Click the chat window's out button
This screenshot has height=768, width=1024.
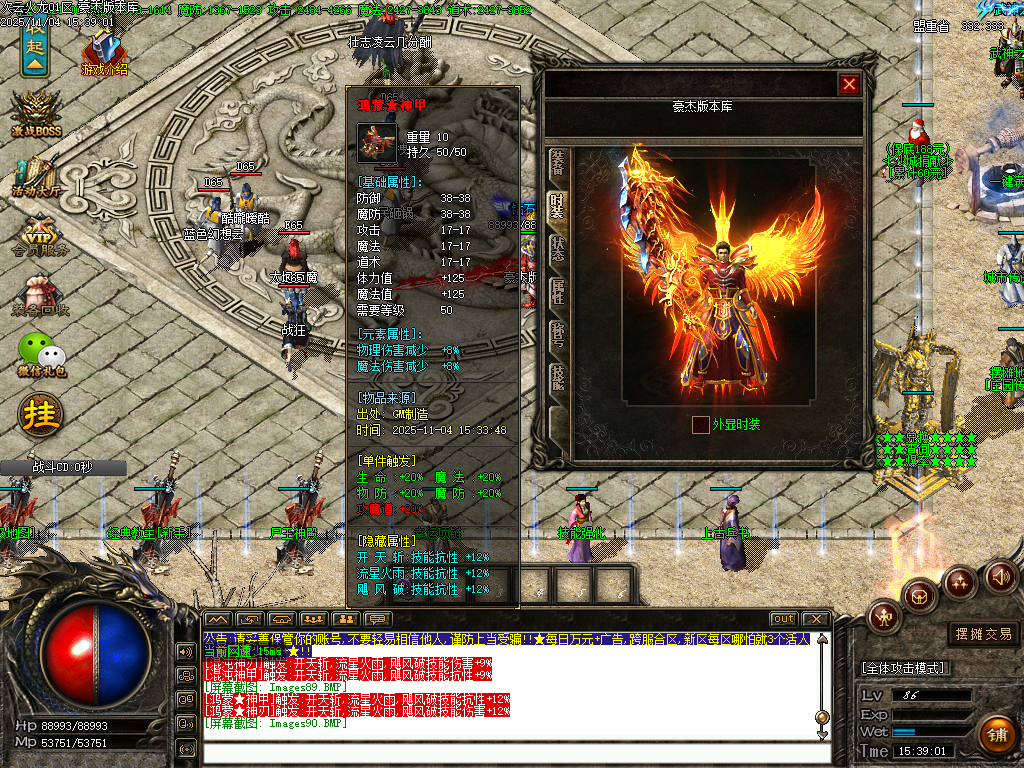click(784, 619)
